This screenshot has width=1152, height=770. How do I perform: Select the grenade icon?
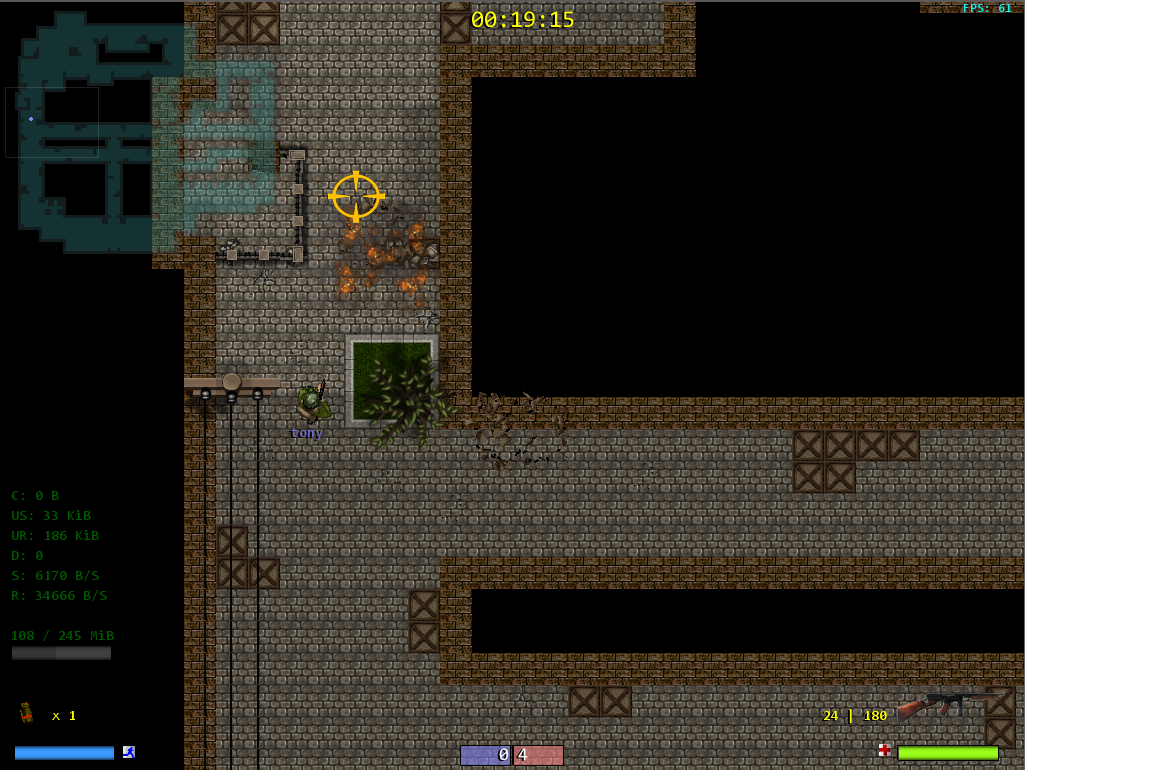pos(26,714)
